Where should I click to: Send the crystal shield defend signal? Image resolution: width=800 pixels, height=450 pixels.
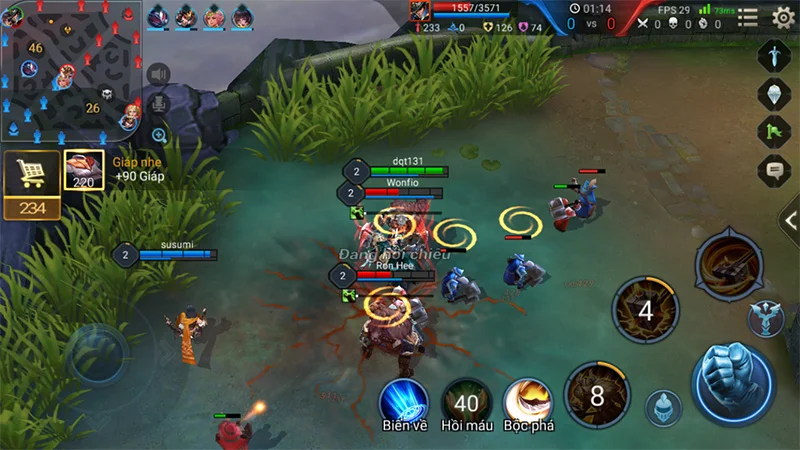tap(775, 93)
